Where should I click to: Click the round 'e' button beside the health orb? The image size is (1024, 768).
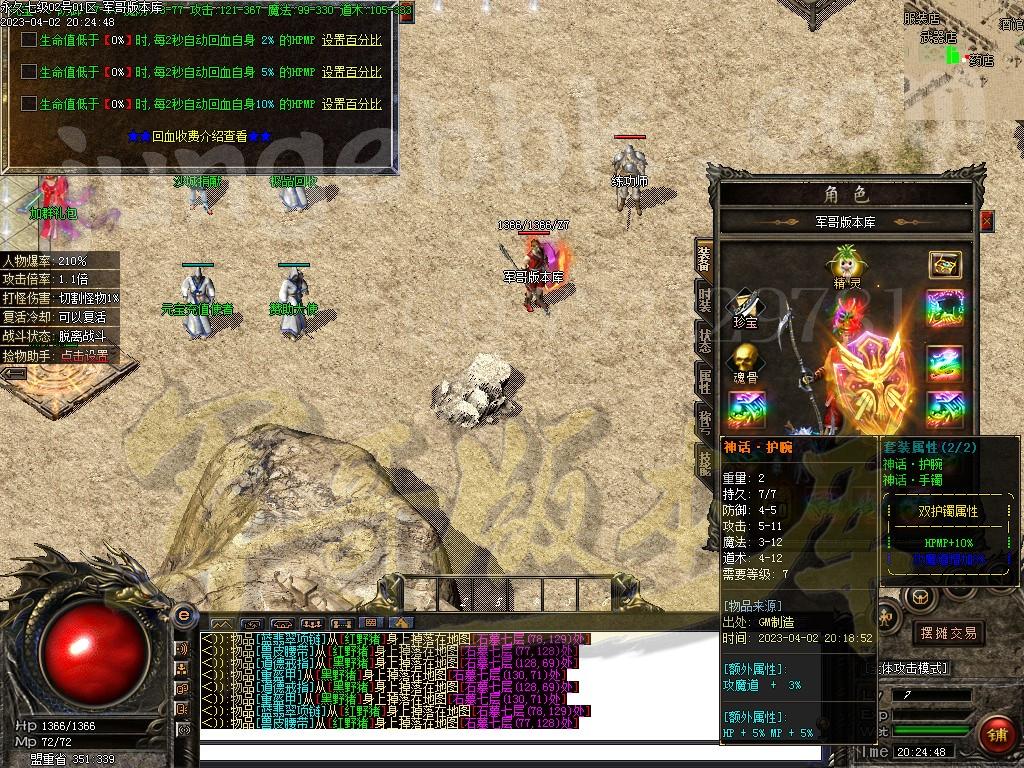coord(183,615)
